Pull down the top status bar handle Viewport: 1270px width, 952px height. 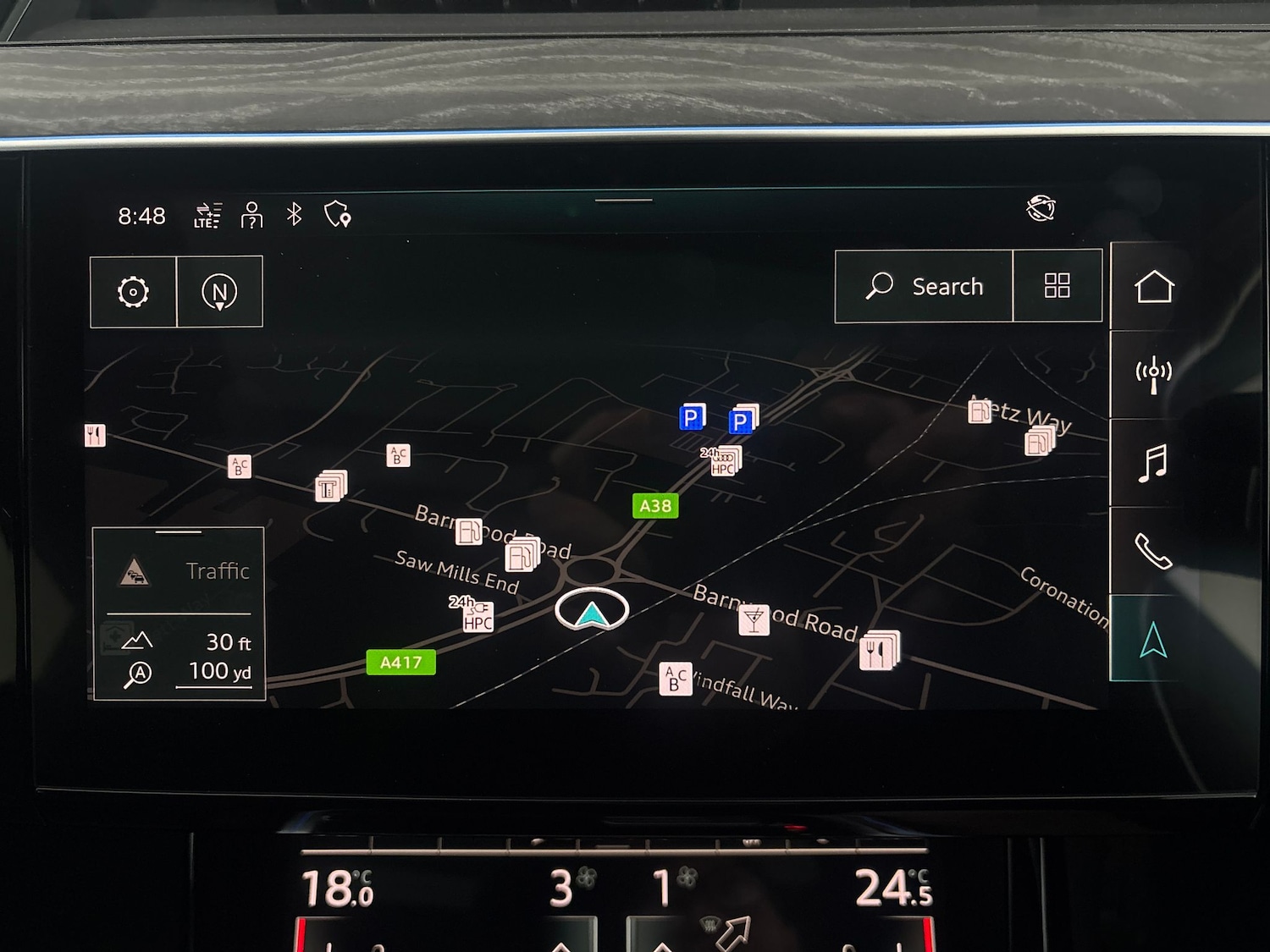(x=624, y=201)
